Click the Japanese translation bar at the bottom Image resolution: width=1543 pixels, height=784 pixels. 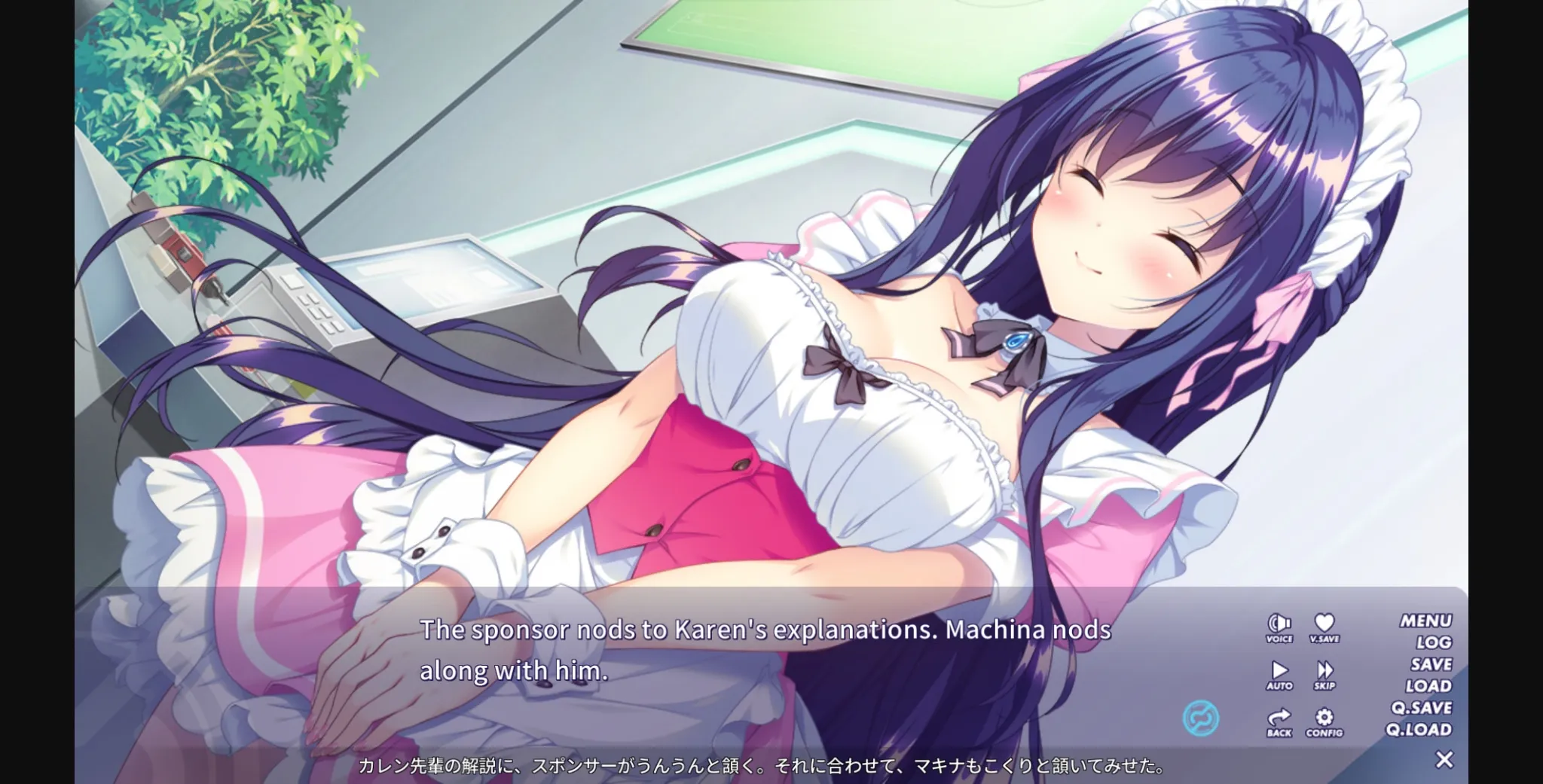[x=753, y=765]
